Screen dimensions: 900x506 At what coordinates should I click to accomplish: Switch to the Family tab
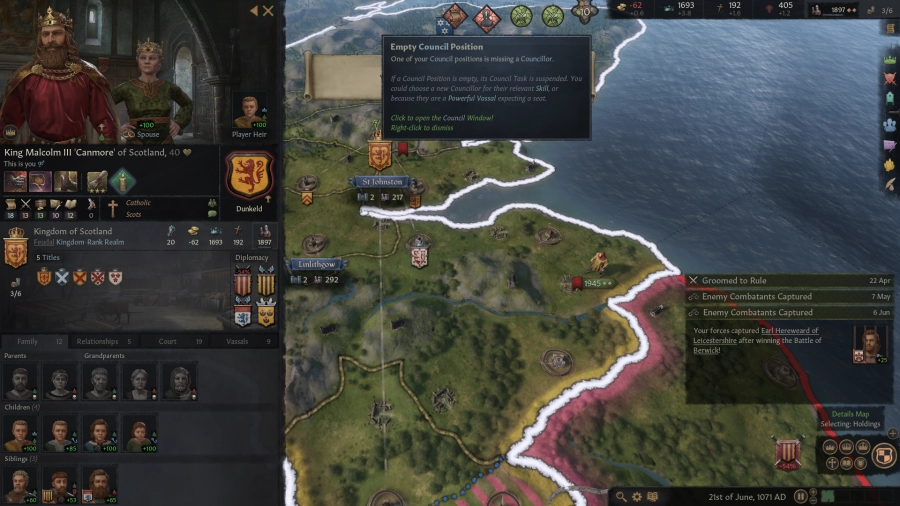click(28, 341)
